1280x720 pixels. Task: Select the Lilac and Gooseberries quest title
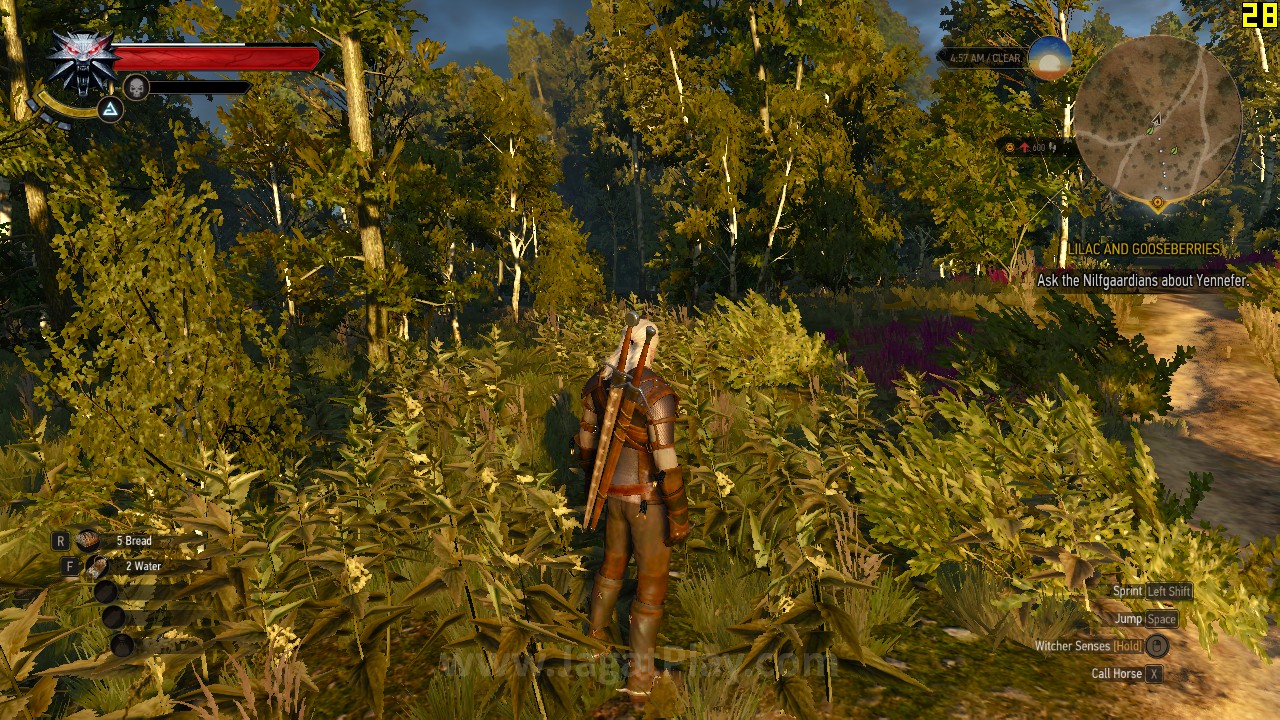pos(1144,249)
